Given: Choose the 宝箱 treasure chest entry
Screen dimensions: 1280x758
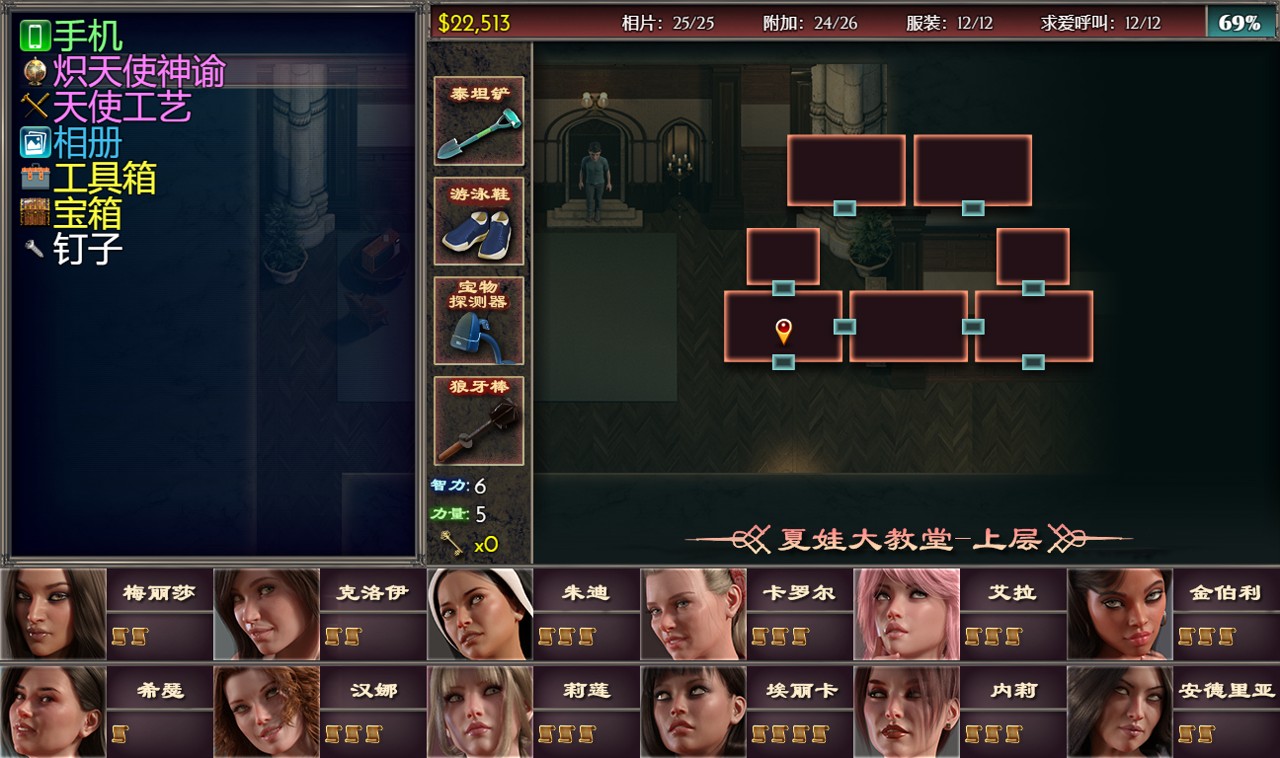Looking at the screenshot, I should tap(87, 213).
